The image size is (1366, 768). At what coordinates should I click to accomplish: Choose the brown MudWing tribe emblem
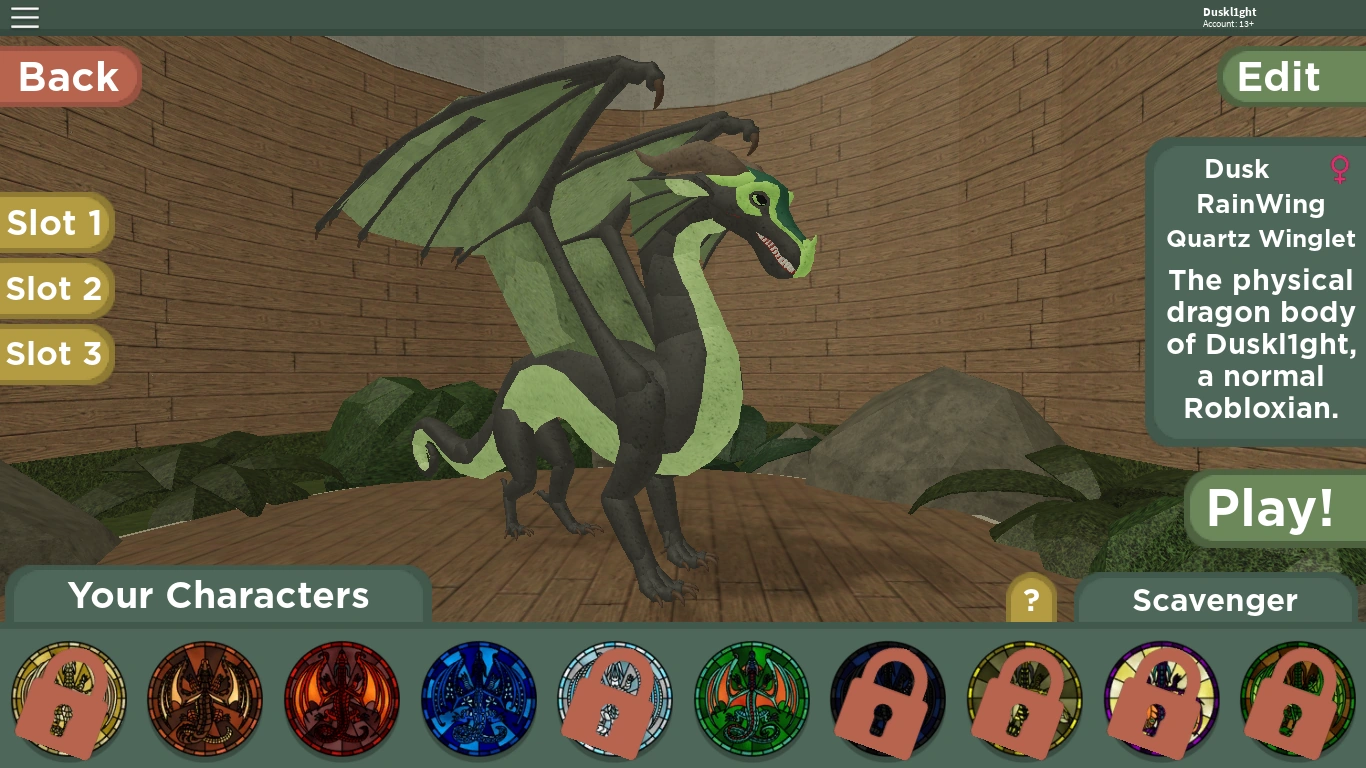[205, 699]
